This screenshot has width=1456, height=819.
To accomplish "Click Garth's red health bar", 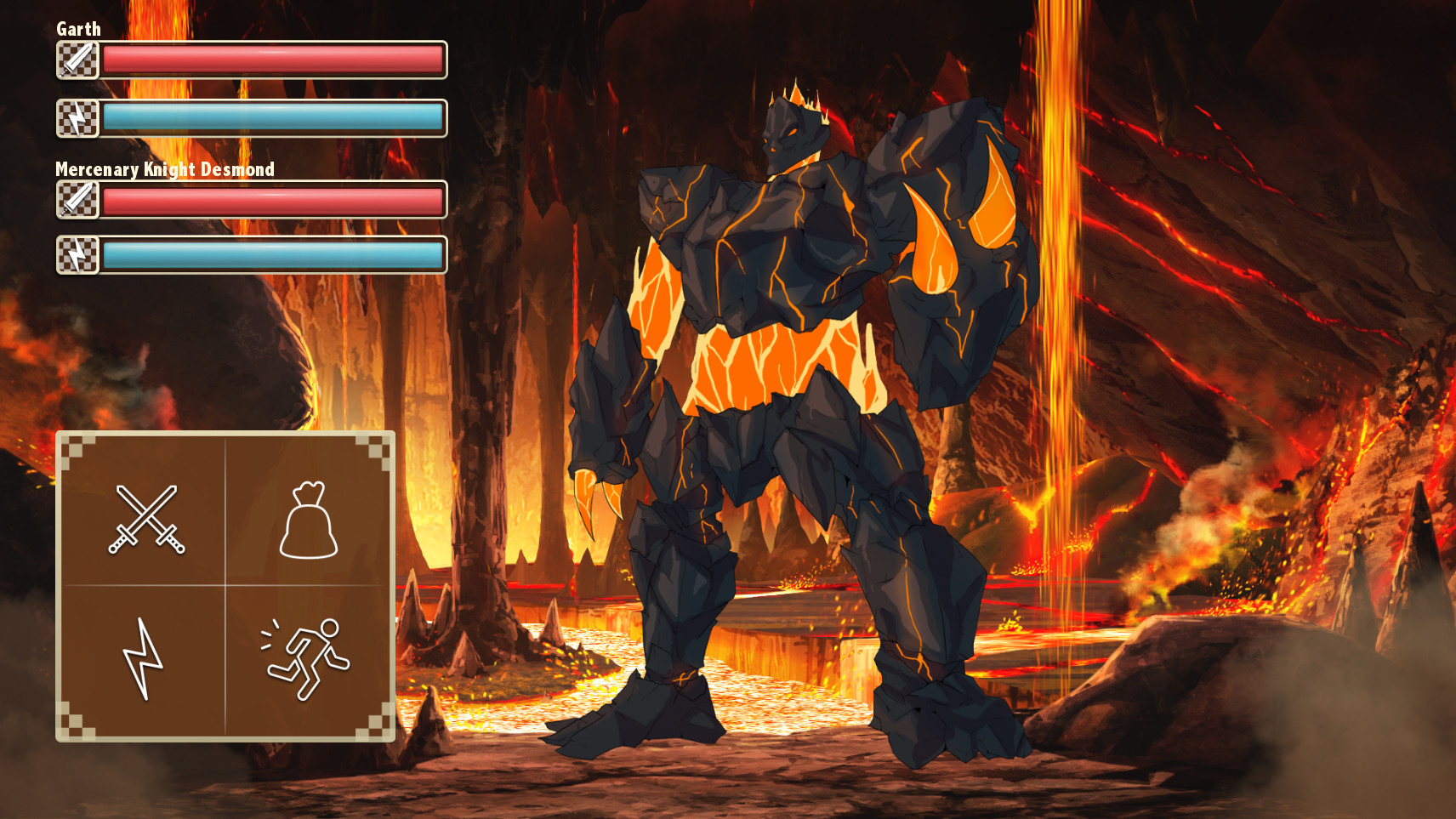I will tap(272, 60).
